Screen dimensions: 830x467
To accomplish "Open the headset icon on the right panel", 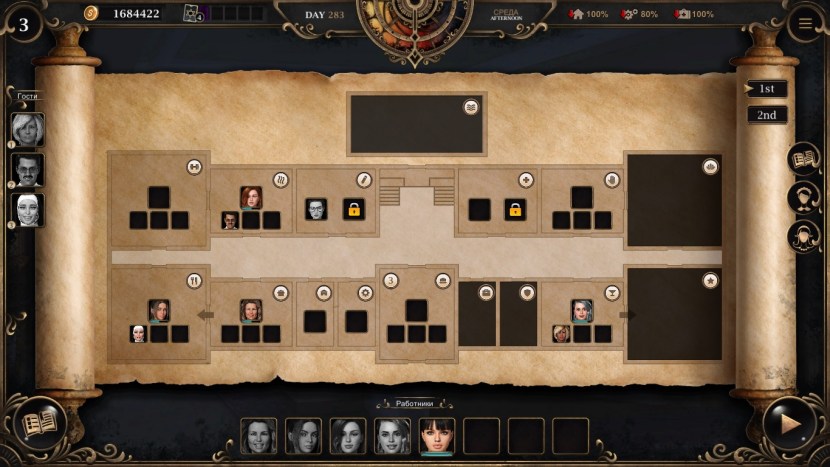I will click(803, 197).
